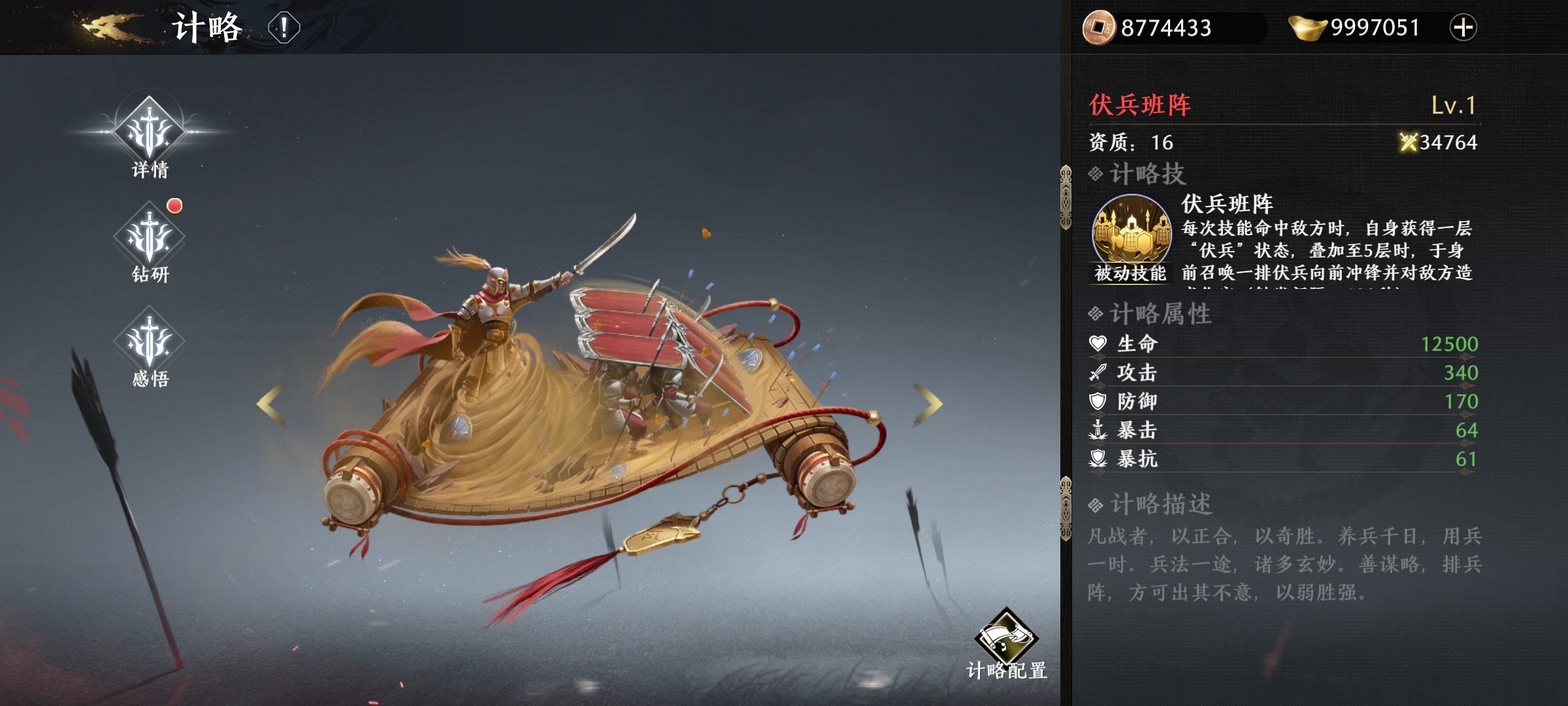Screen dimensions: 1568x706
Task: Tap the copper coin currency icon
Action: coord(1099,27)
